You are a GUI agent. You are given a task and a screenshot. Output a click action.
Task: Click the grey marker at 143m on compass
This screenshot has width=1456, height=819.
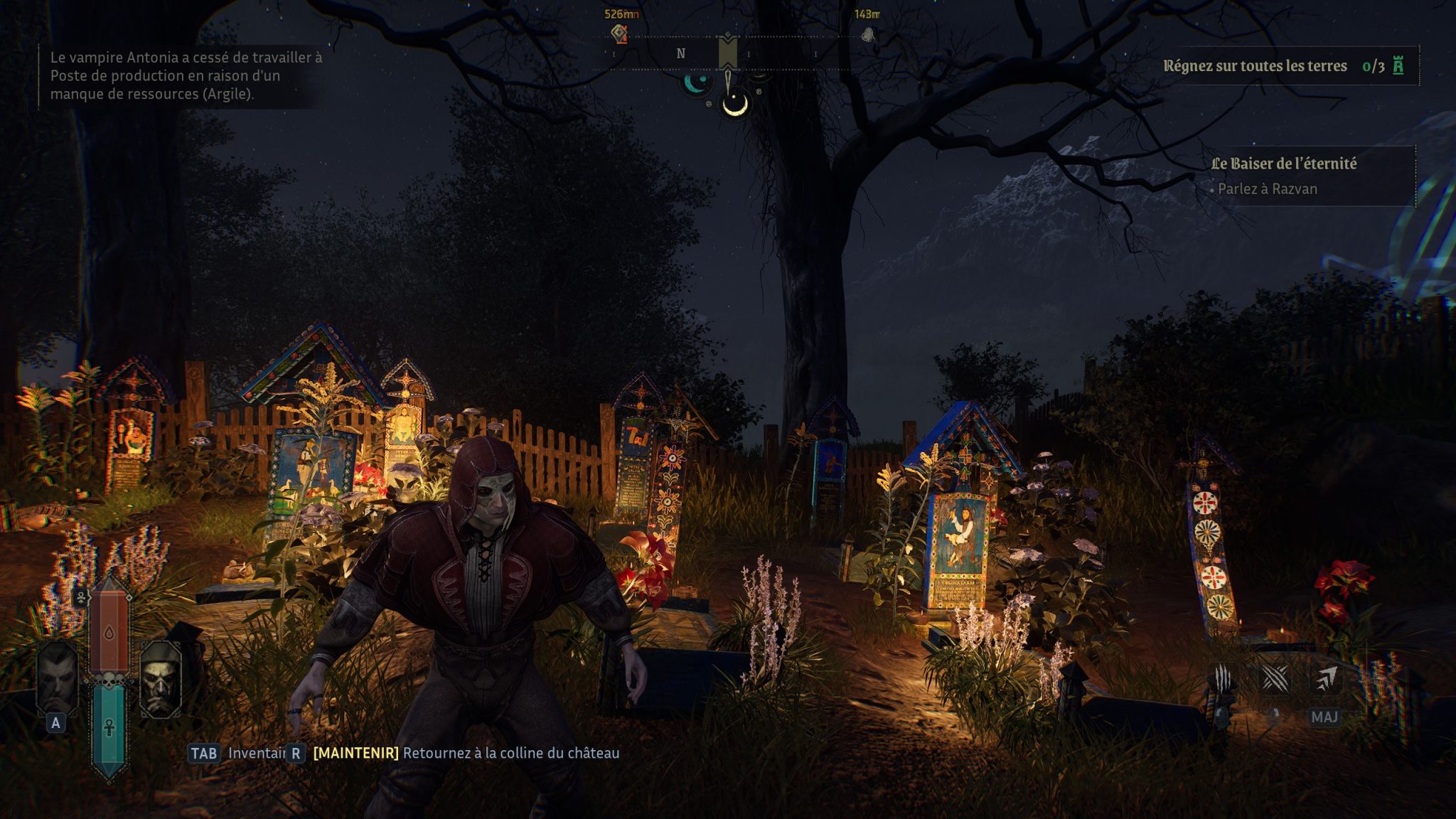(x=868, y=33)
